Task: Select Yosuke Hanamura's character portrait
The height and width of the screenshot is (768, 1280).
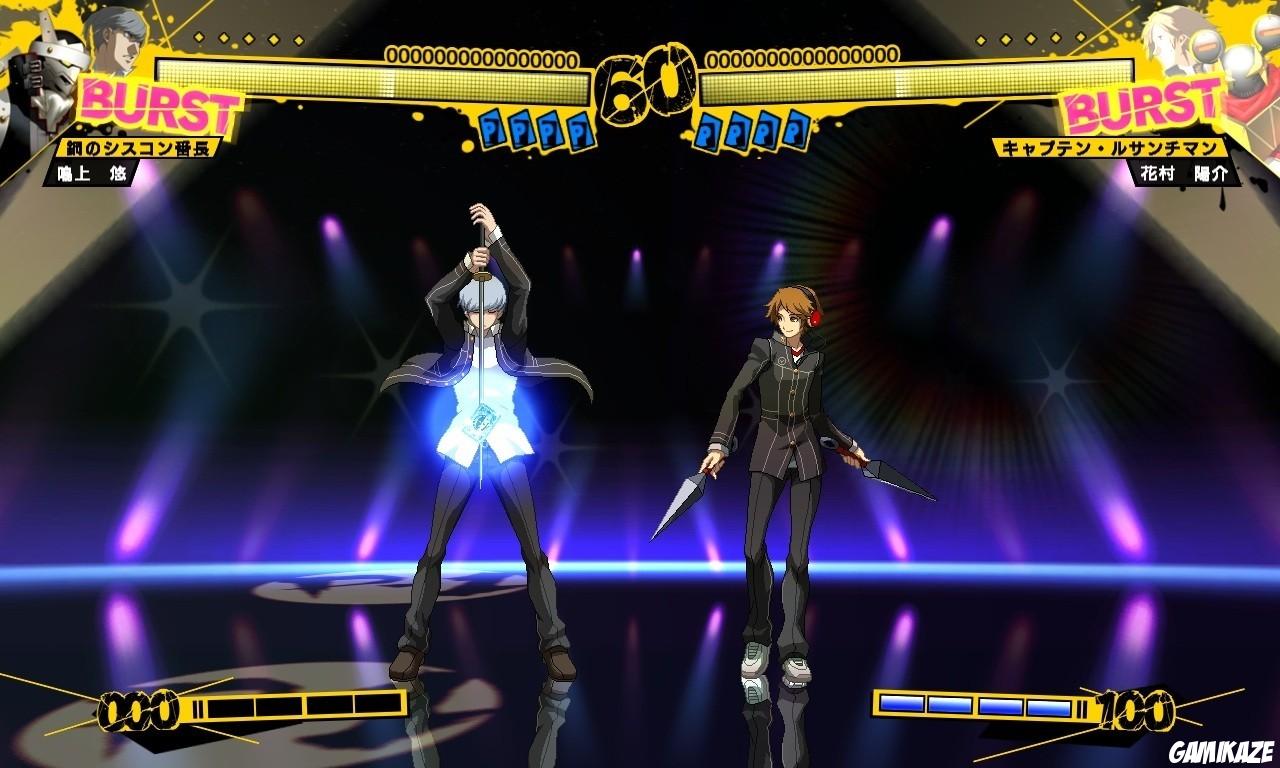Action: (x=1165, y=35)
